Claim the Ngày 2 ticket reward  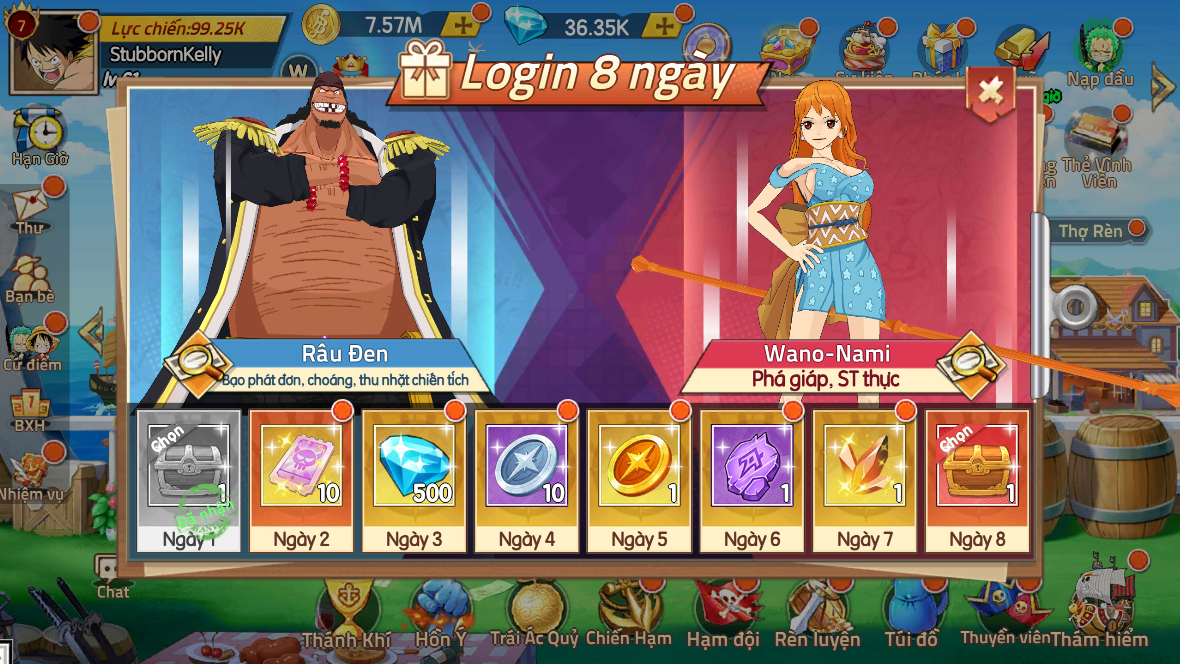(x=301, y=469)
